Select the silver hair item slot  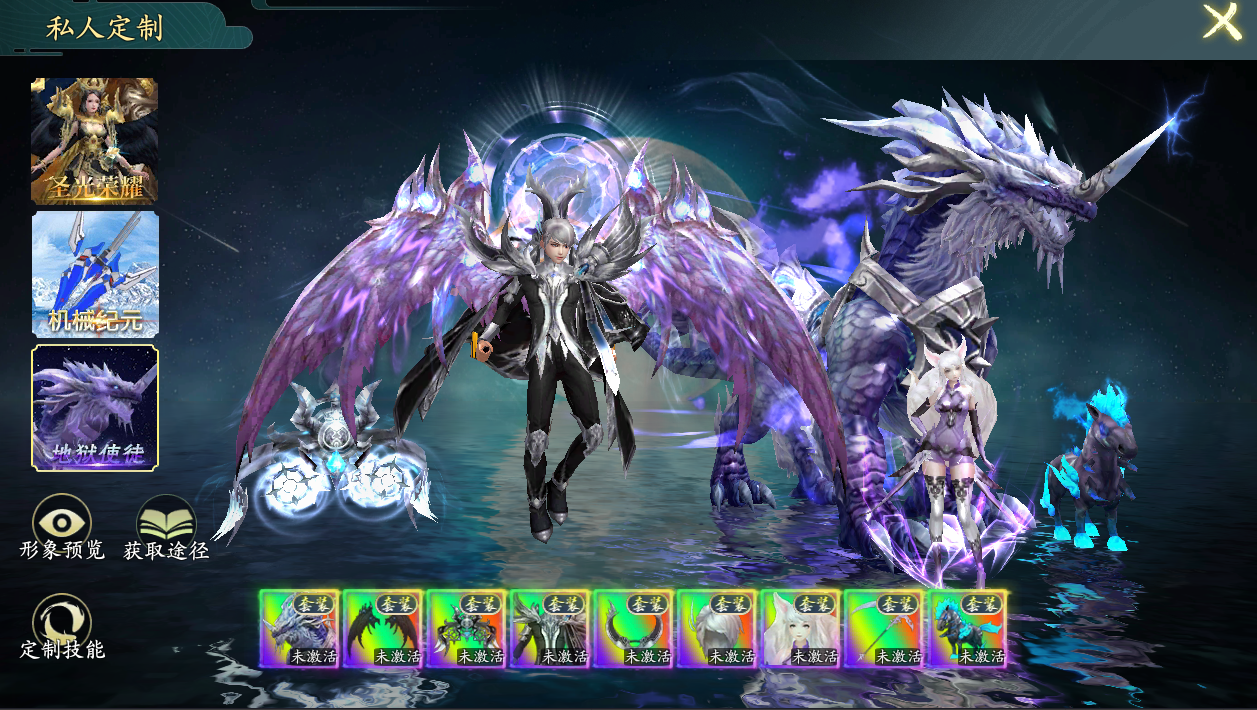[717, 628]
